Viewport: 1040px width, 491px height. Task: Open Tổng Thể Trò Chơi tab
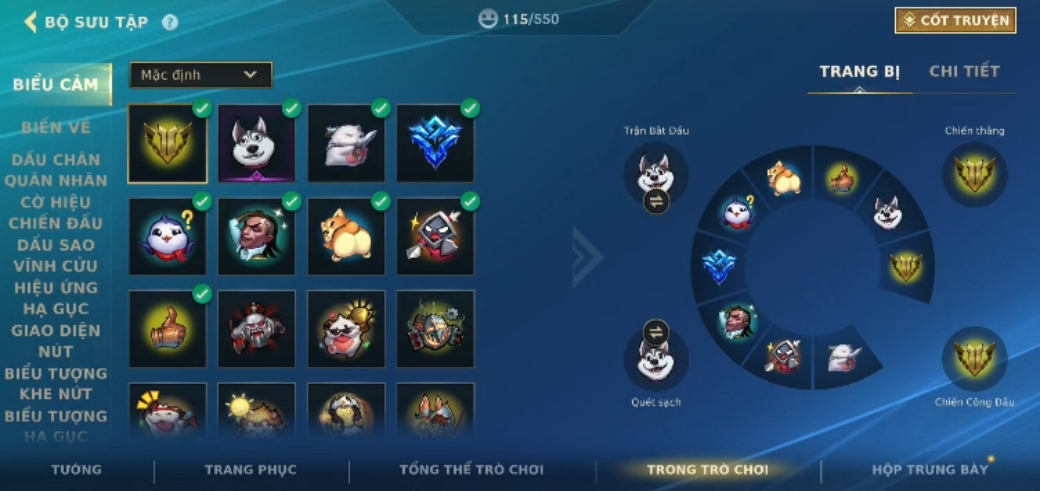pyautogui.click(x=471, y=469)
